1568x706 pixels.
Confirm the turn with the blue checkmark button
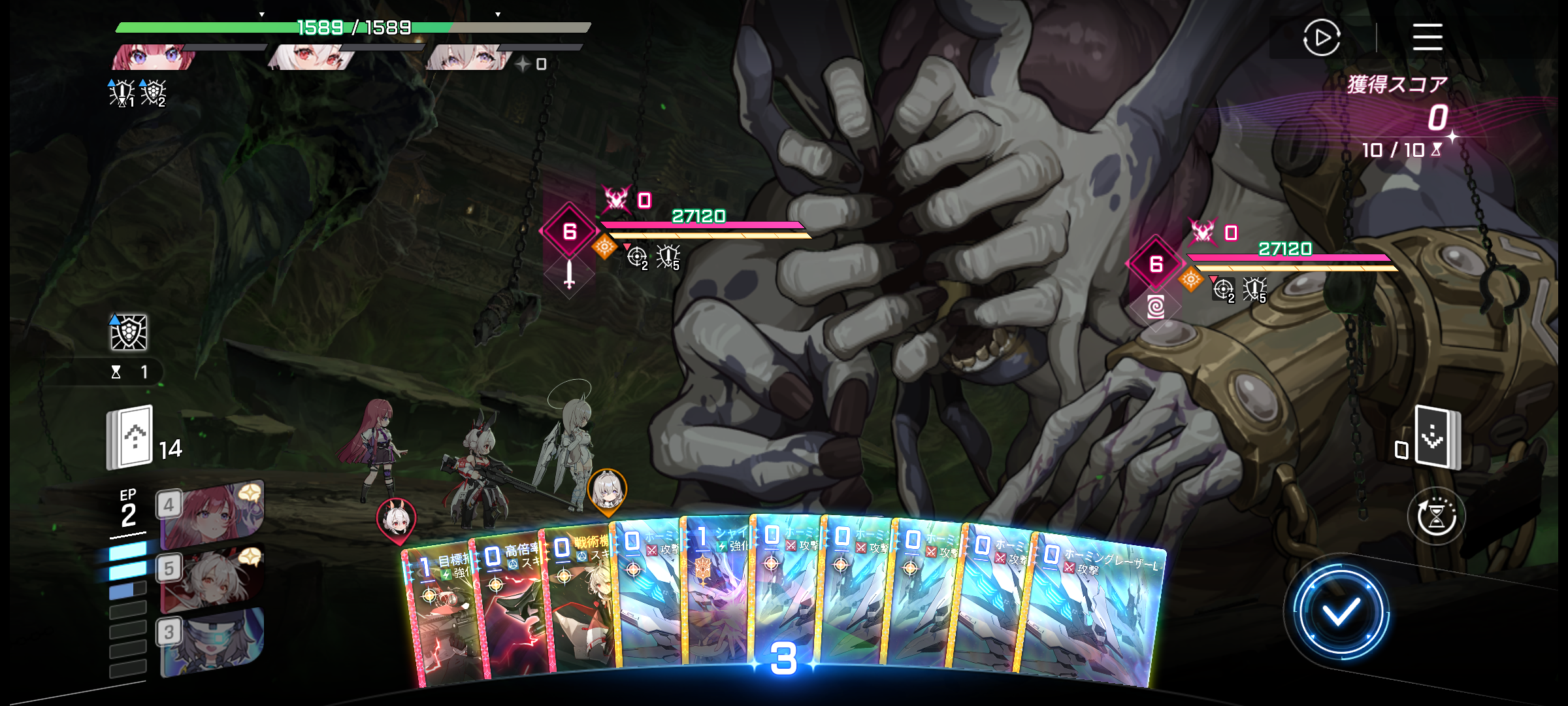tap(1339, 613)
